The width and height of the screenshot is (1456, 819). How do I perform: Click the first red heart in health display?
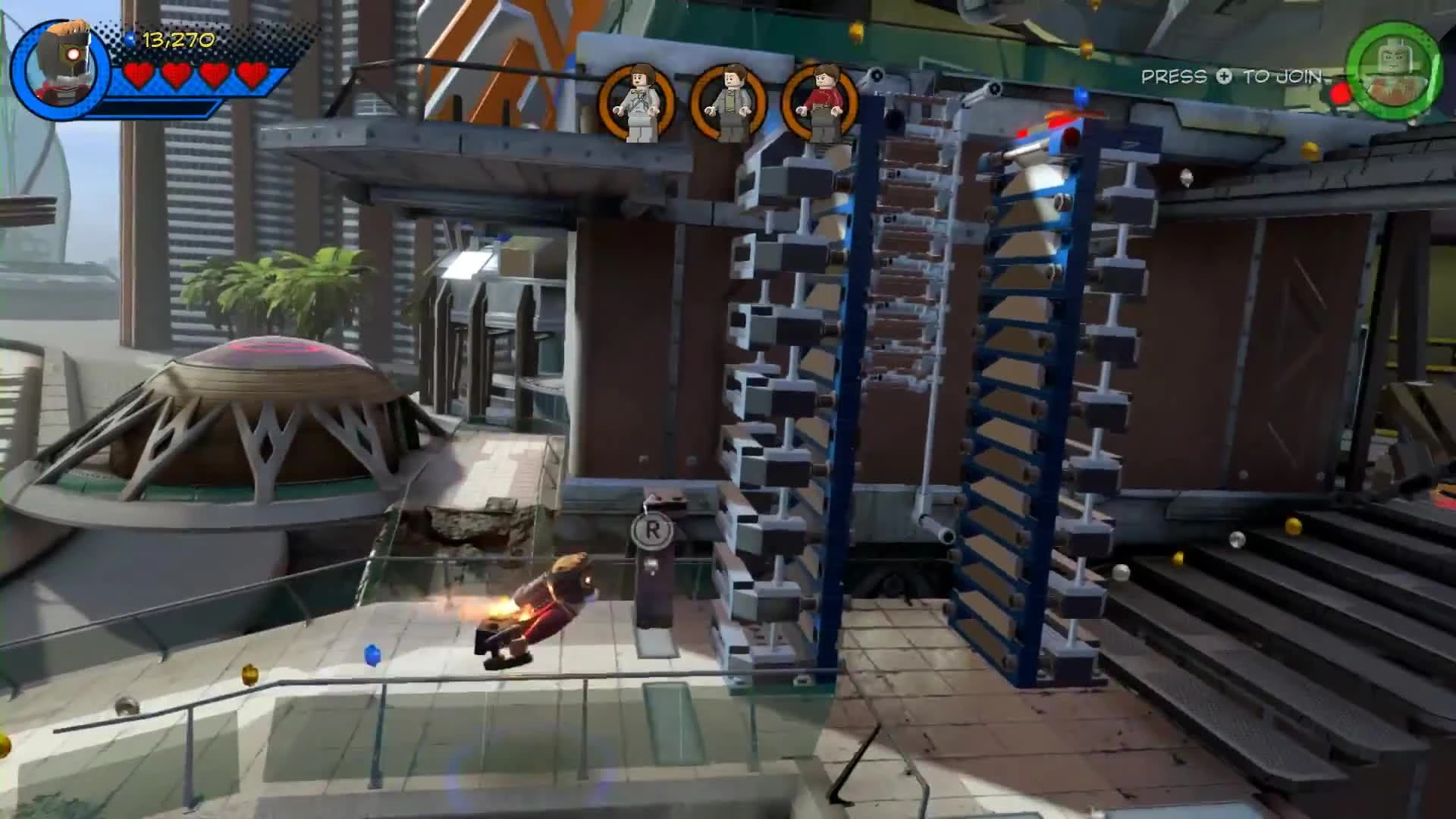coord(136,74)
